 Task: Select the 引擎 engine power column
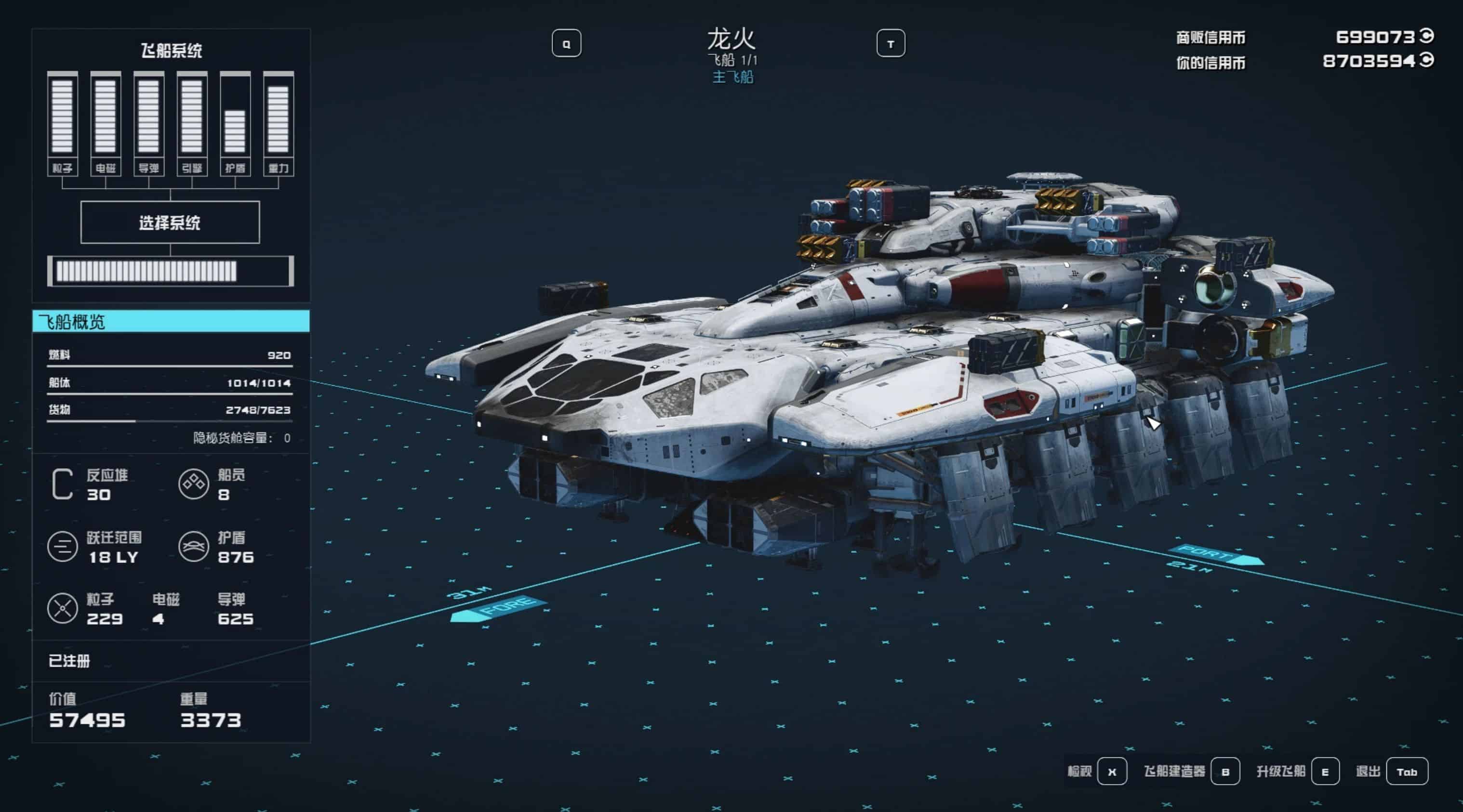click(192, 123)
